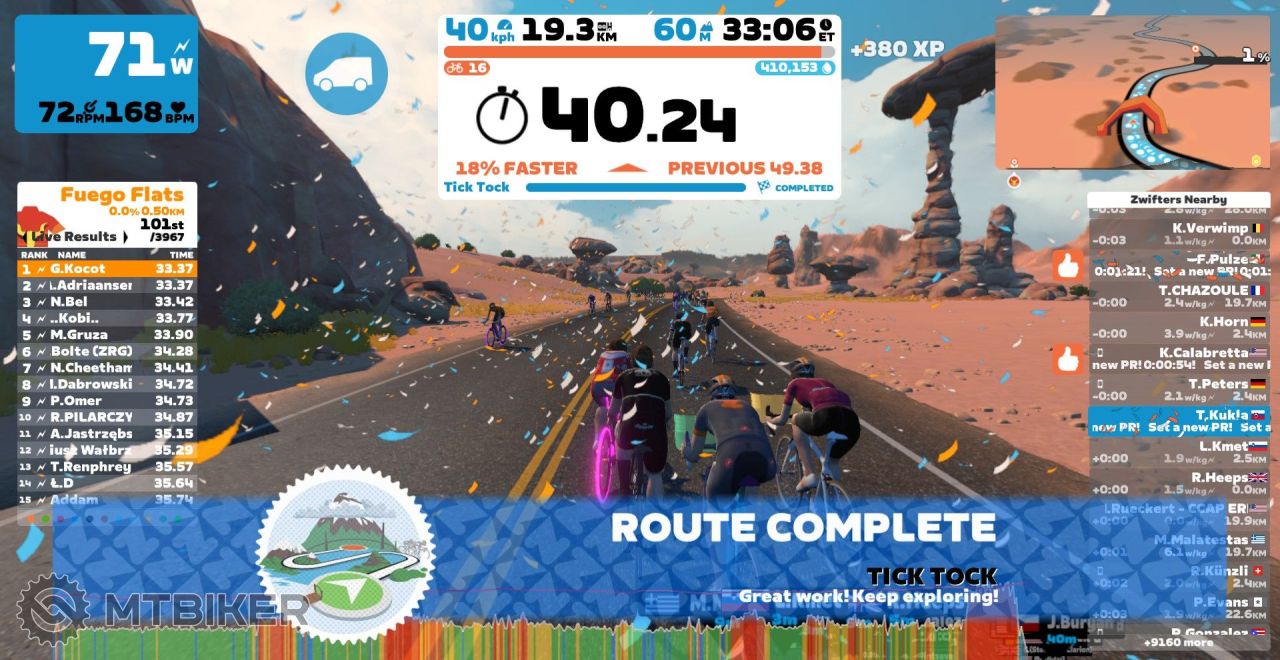Select the highlighted T.Kukla rider row

[x=1178, y=421]
